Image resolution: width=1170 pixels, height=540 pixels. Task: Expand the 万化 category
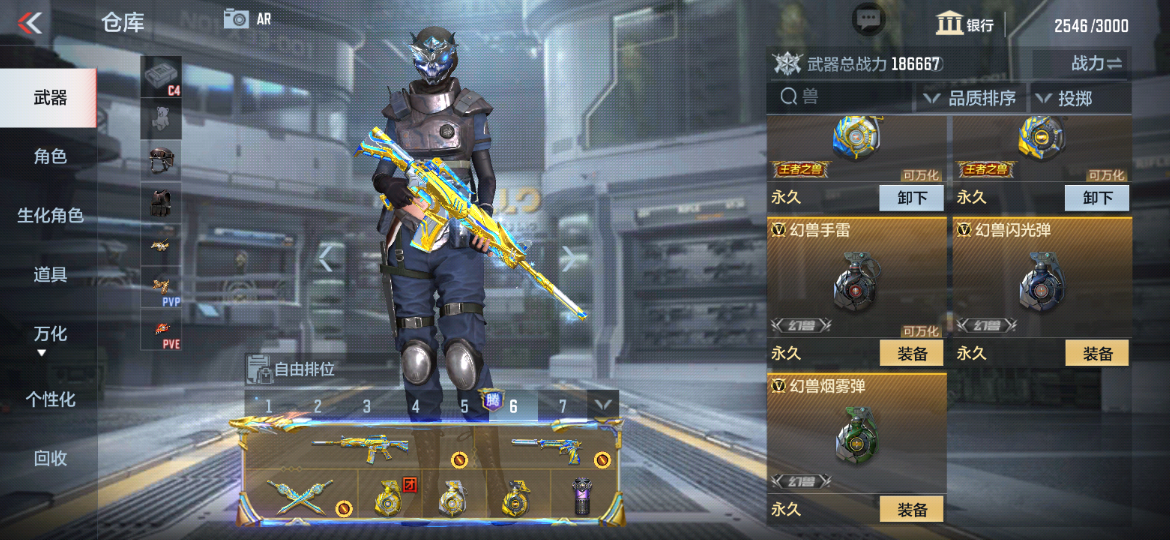point(49,335)
